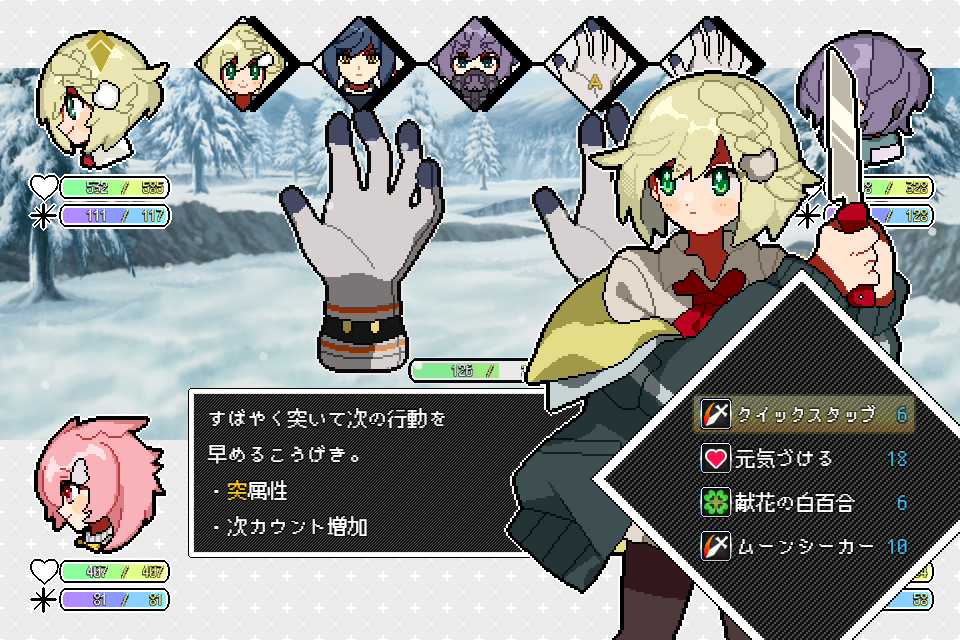The image size is (960, 640).
Task: Click the purple bearded turn order portrait
Action: [475, 65]
